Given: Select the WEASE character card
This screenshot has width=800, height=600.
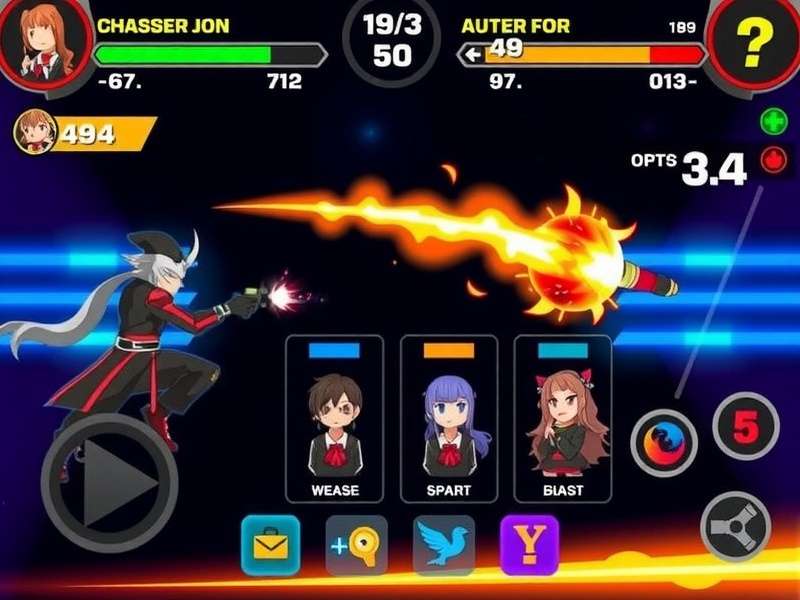Looking at the screenshot, I should coord(334,418).
